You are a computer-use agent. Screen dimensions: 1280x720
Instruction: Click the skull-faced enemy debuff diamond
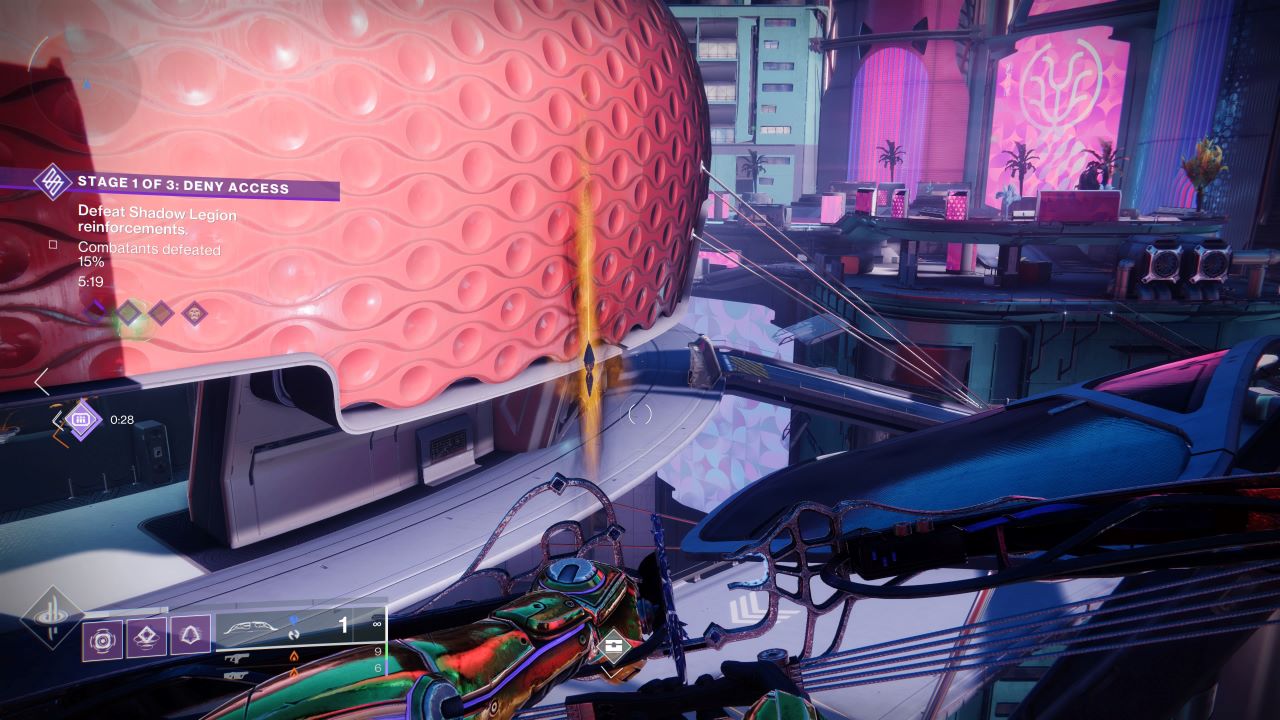[193, 313]
